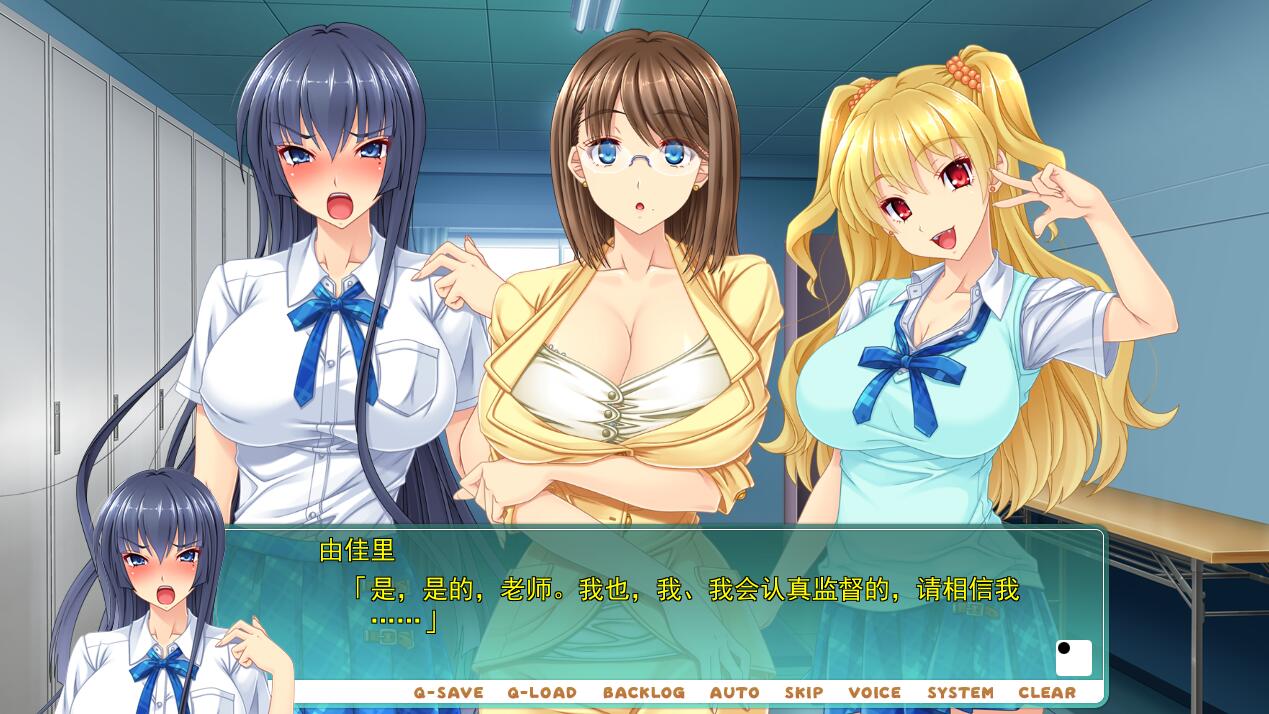Replay the line with VOICE
Screen dimensions: 1269x714
(x=874, y=692)
